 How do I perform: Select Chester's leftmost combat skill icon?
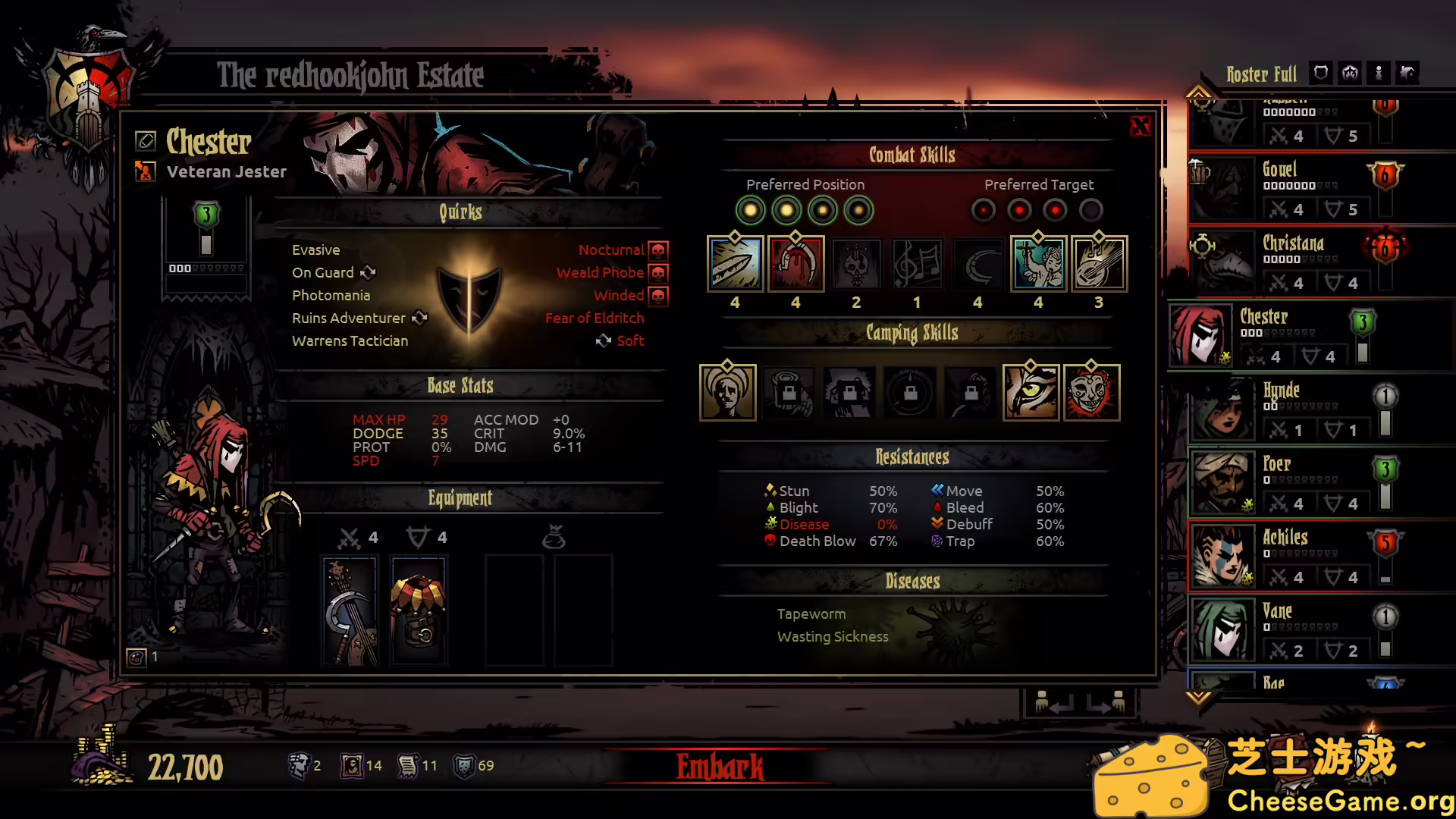(x=735, y=264)
